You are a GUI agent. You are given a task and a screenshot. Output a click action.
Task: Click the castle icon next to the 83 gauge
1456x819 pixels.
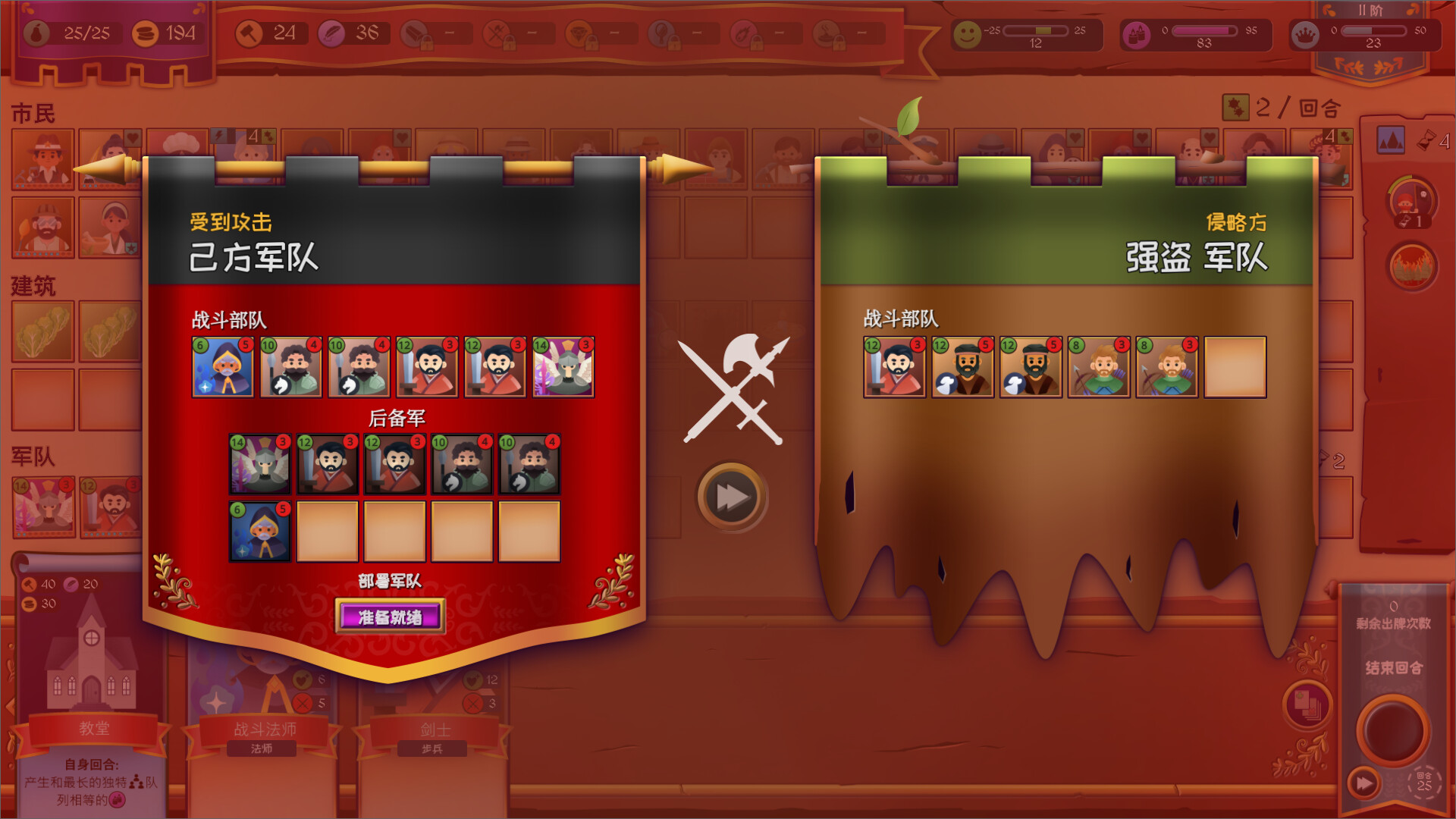pos(1135,34)
